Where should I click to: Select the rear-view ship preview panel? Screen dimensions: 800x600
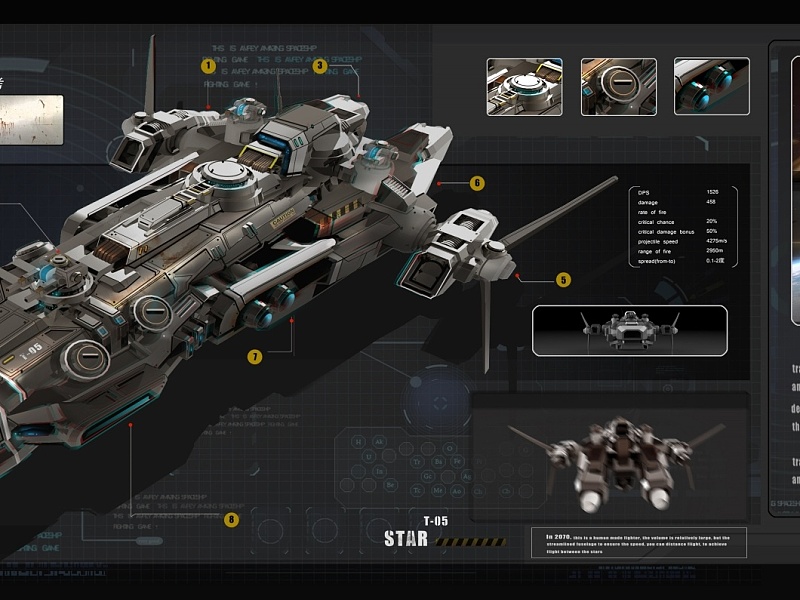[609, 456]
